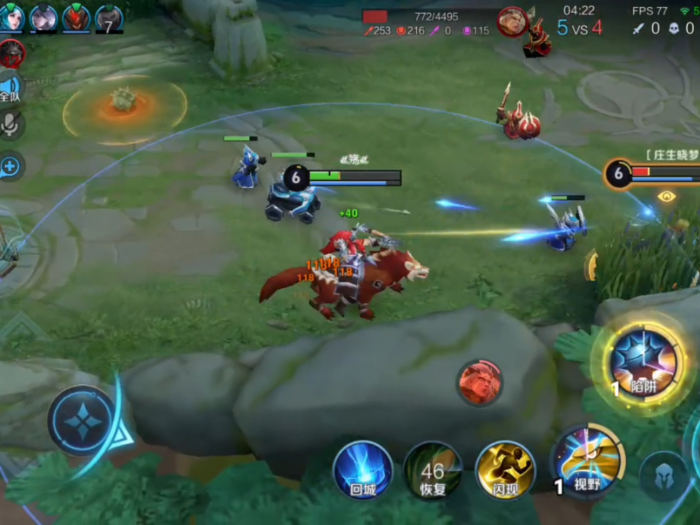
Task: Tap the virtual movement joystick
Action: click(x=82, y=421)
